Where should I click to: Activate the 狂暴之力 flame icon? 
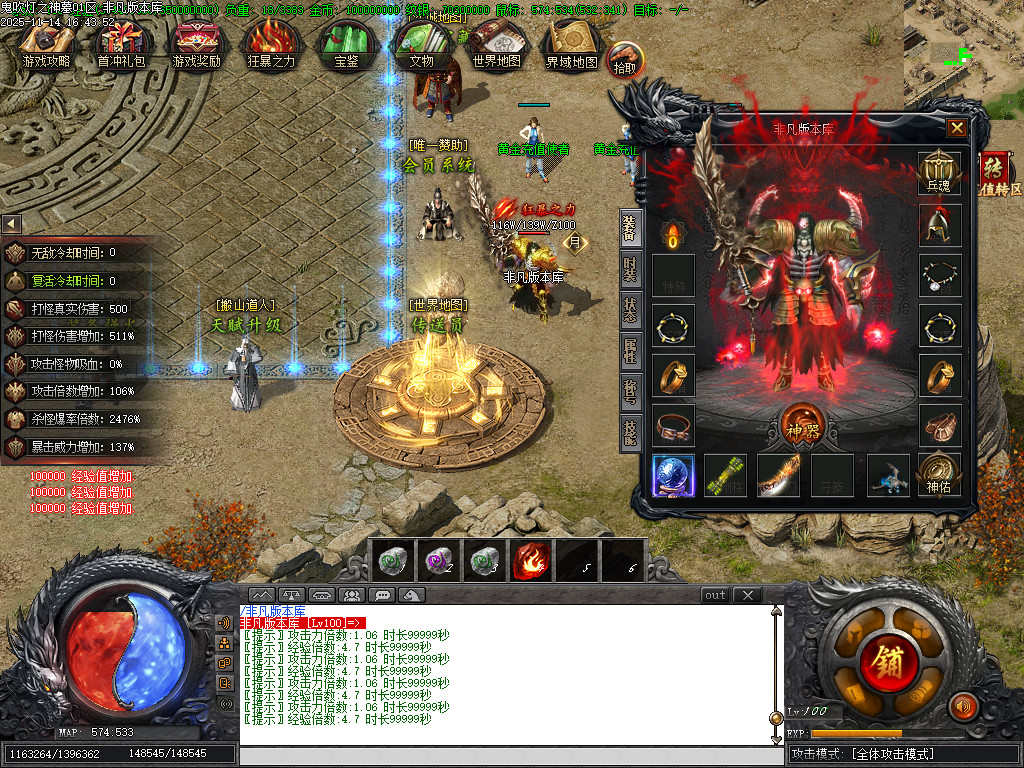(x=271, y=45)
